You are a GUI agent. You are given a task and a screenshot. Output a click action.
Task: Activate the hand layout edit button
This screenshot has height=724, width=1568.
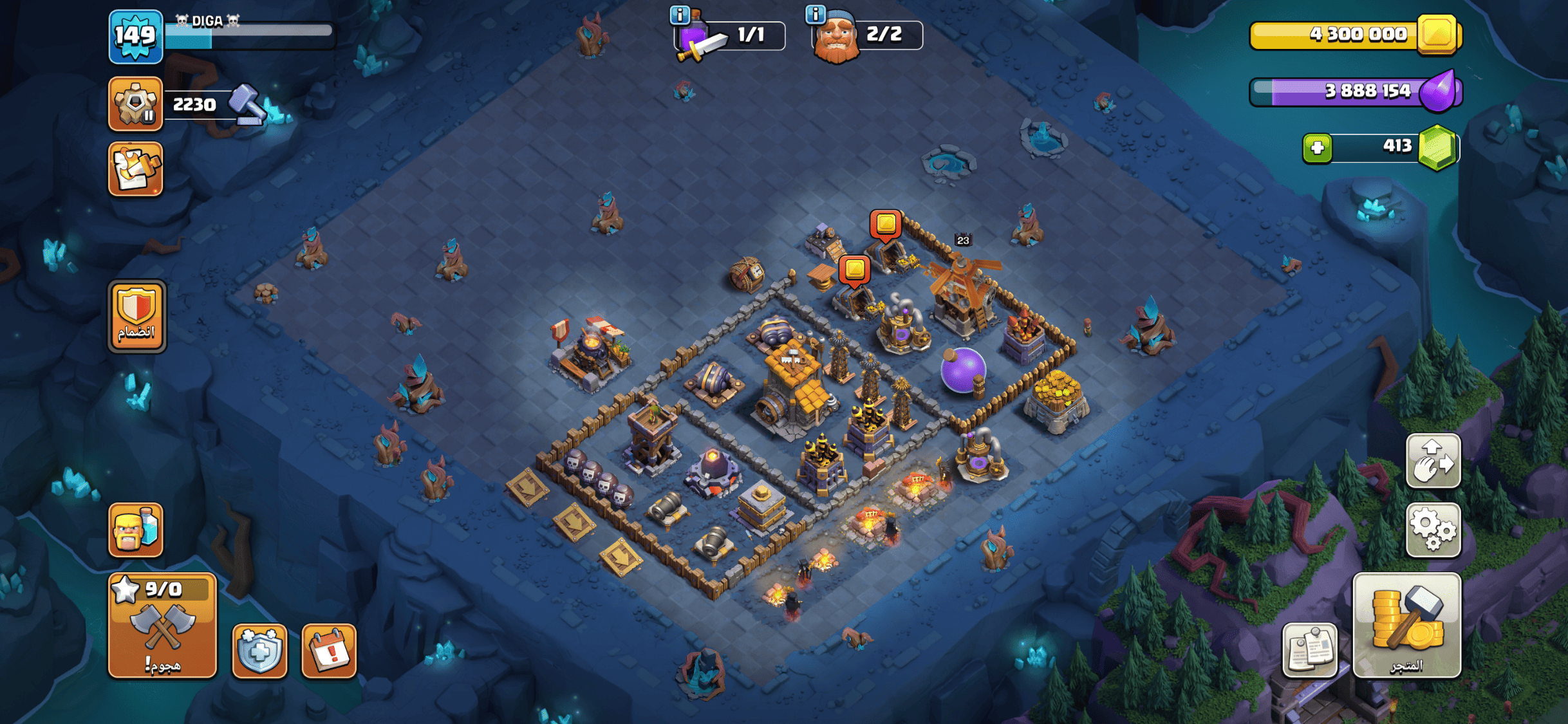1433,461
